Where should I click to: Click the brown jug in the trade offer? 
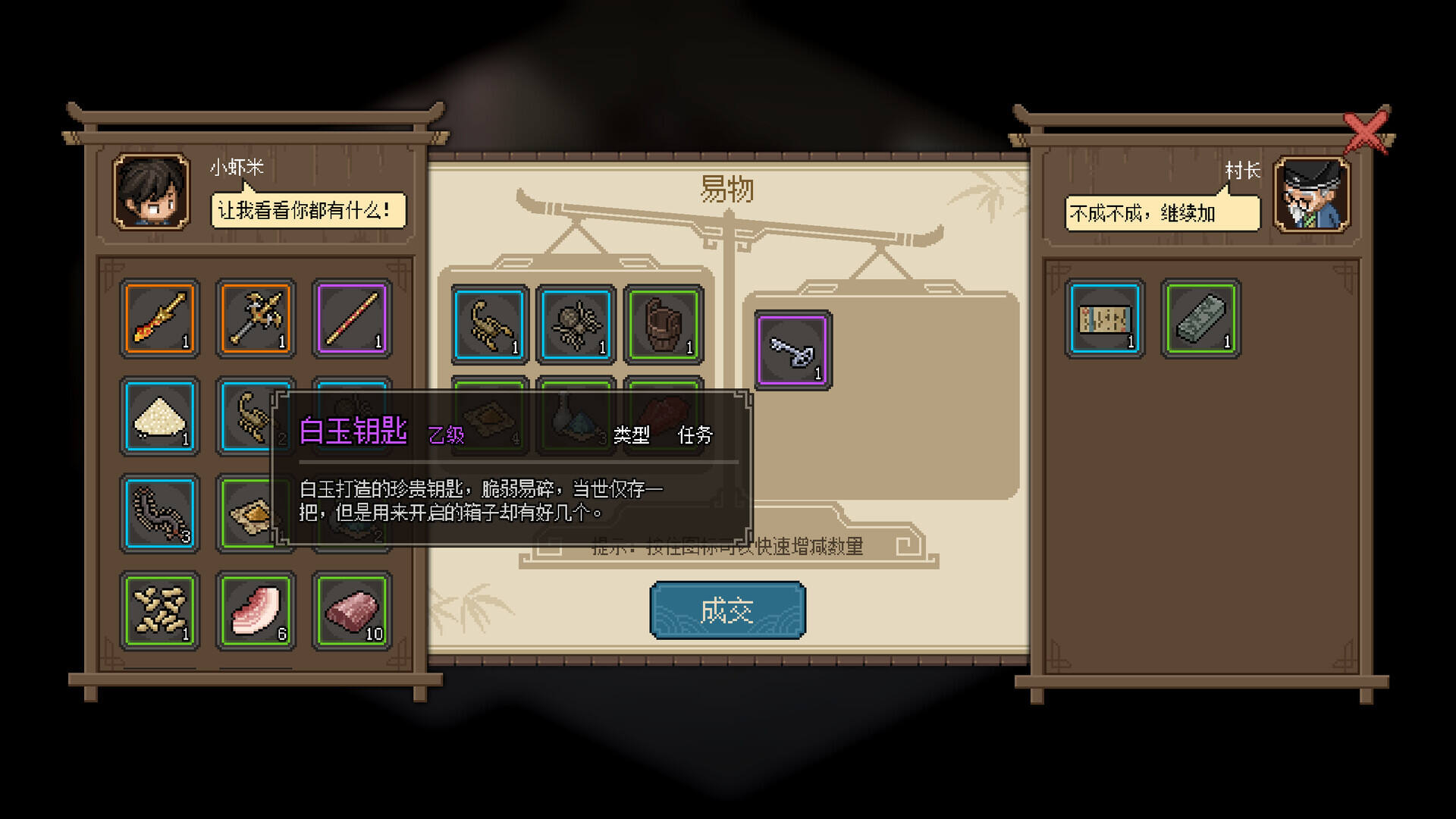click(663, 326)
